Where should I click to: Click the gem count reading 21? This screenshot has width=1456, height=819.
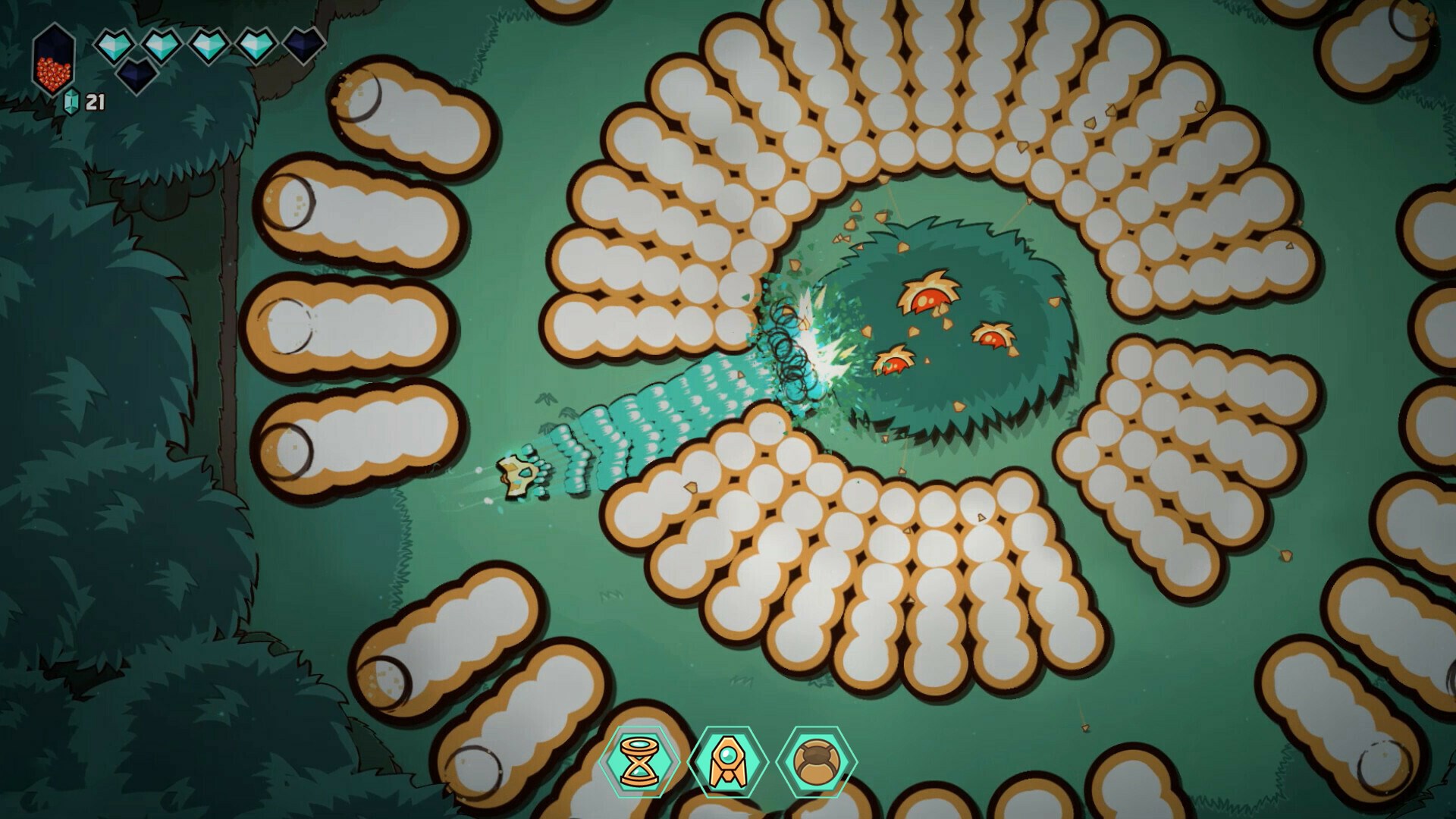point(95,101)
